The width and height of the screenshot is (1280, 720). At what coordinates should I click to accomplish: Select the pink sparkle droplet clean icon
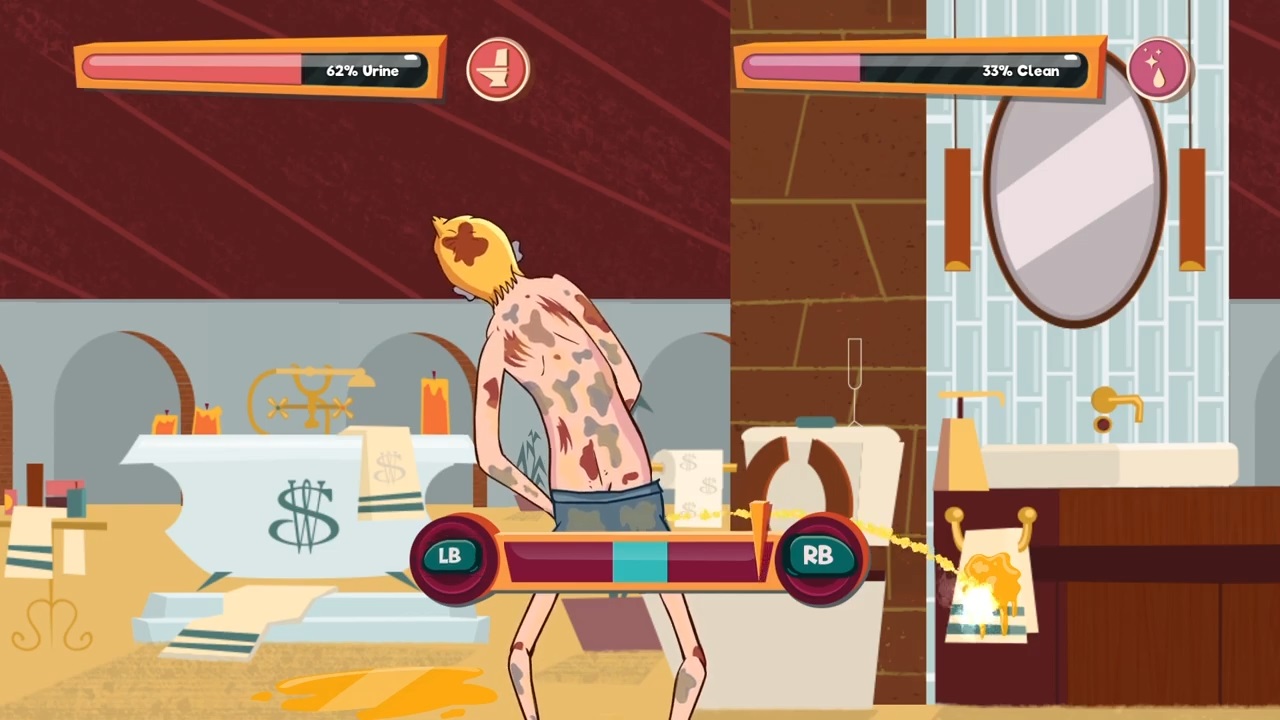1158,69
